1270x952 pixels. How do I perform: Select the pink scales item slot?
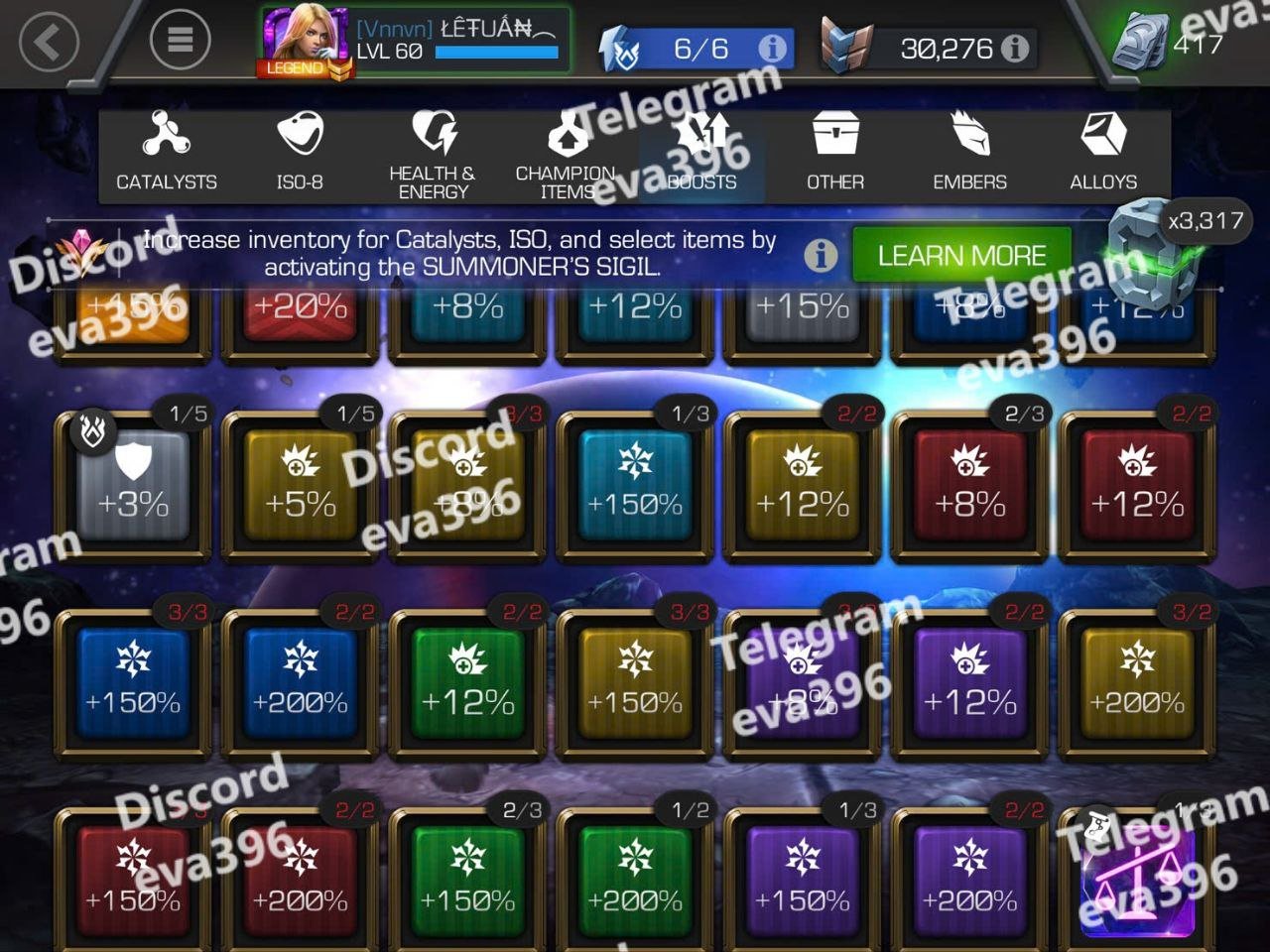[x=1137, y=883]
